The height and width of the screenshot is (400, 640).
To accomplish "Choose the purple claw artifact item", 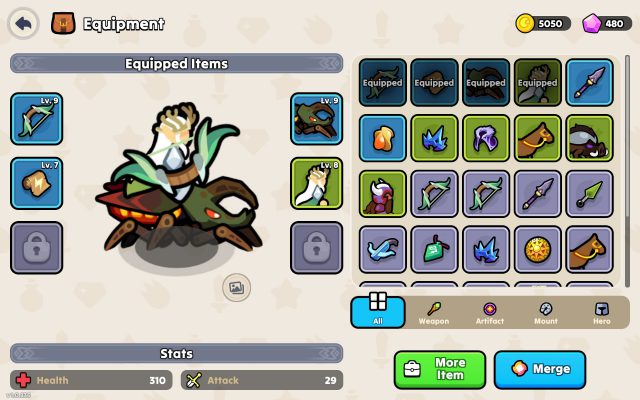I will pos(486,138).
